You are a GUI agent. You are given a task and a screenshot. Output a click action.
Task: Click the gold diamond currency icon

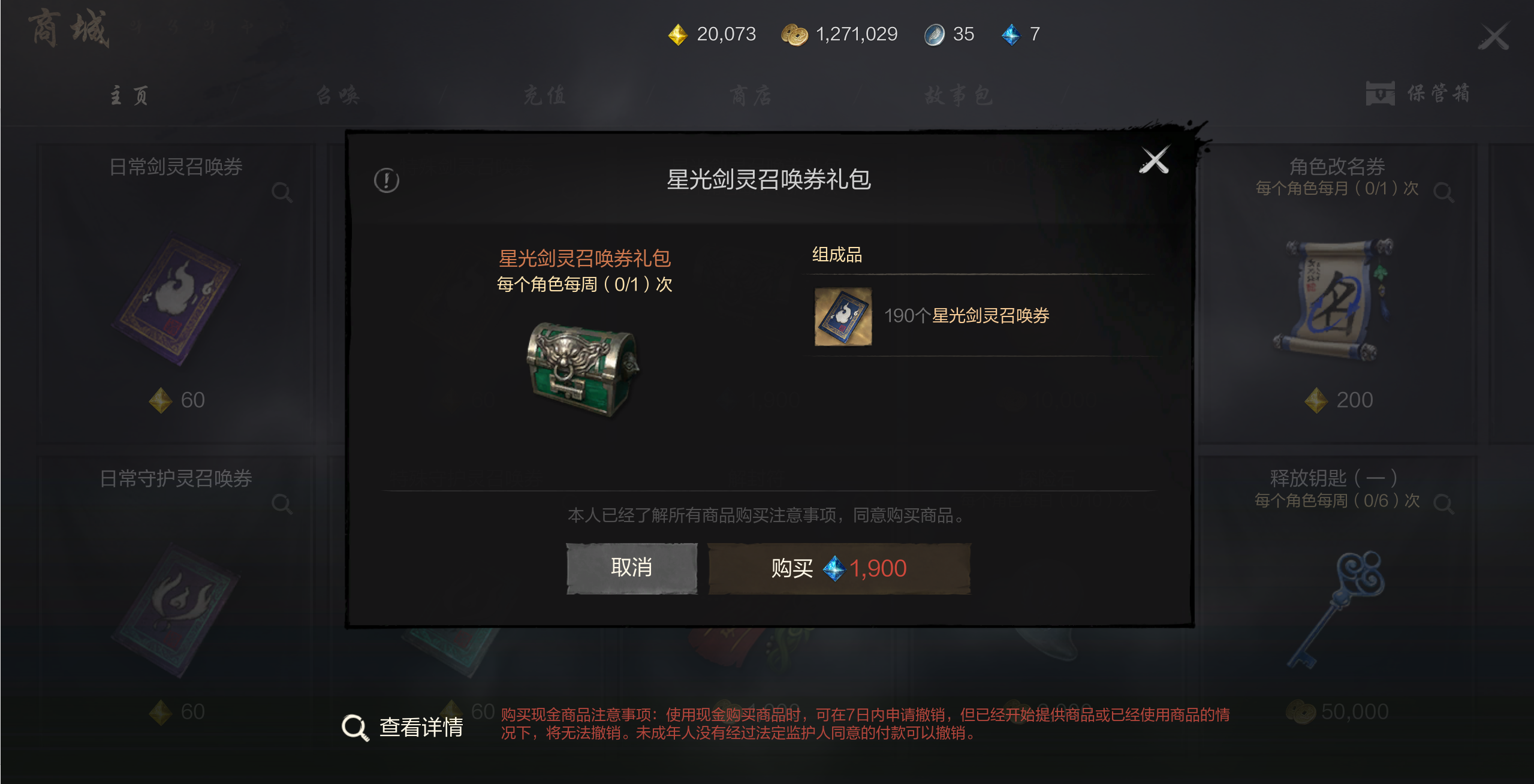pos(678,35)
